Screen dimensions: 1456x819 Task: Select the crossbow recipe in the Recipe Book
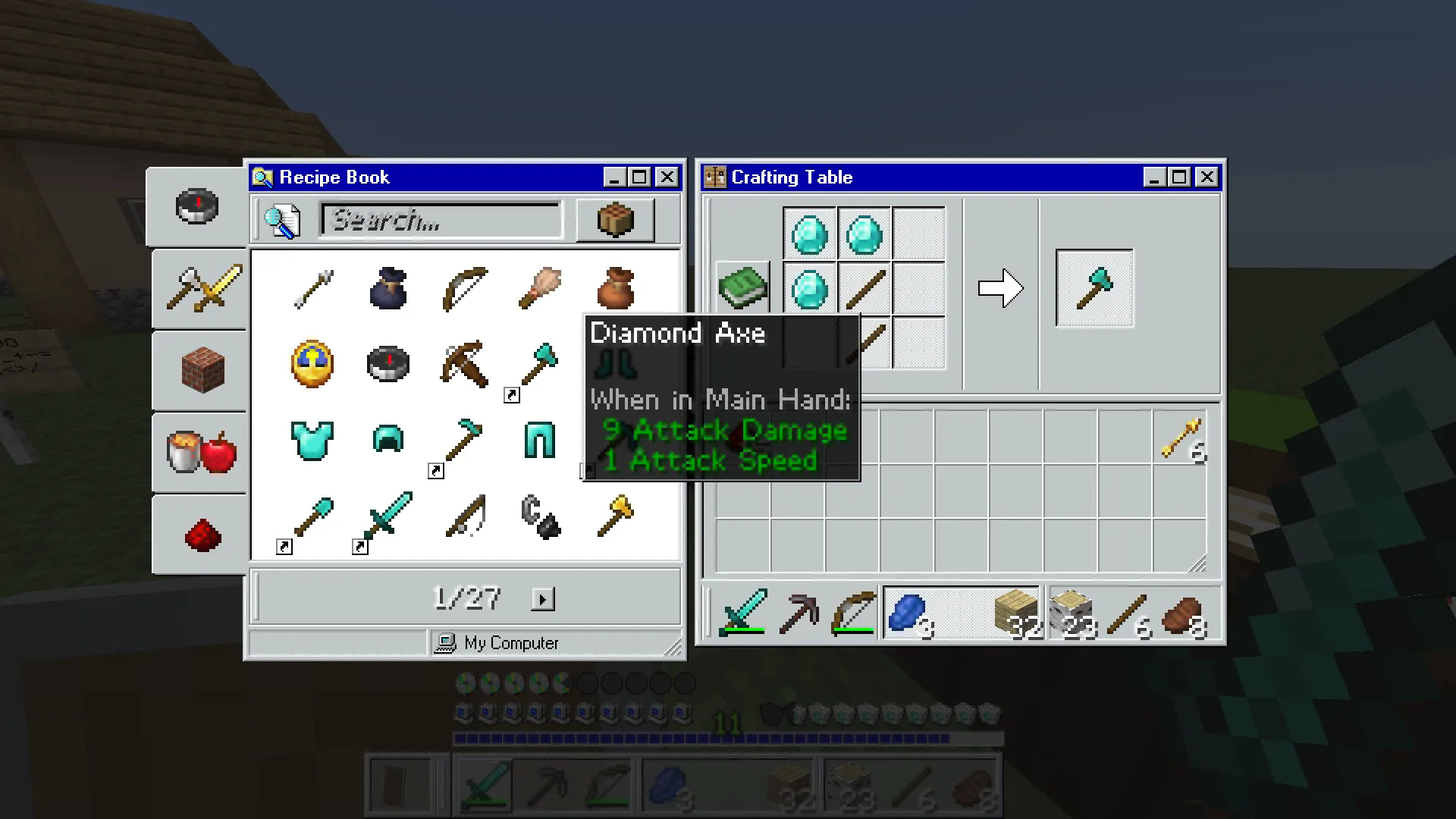pos(463,364)
